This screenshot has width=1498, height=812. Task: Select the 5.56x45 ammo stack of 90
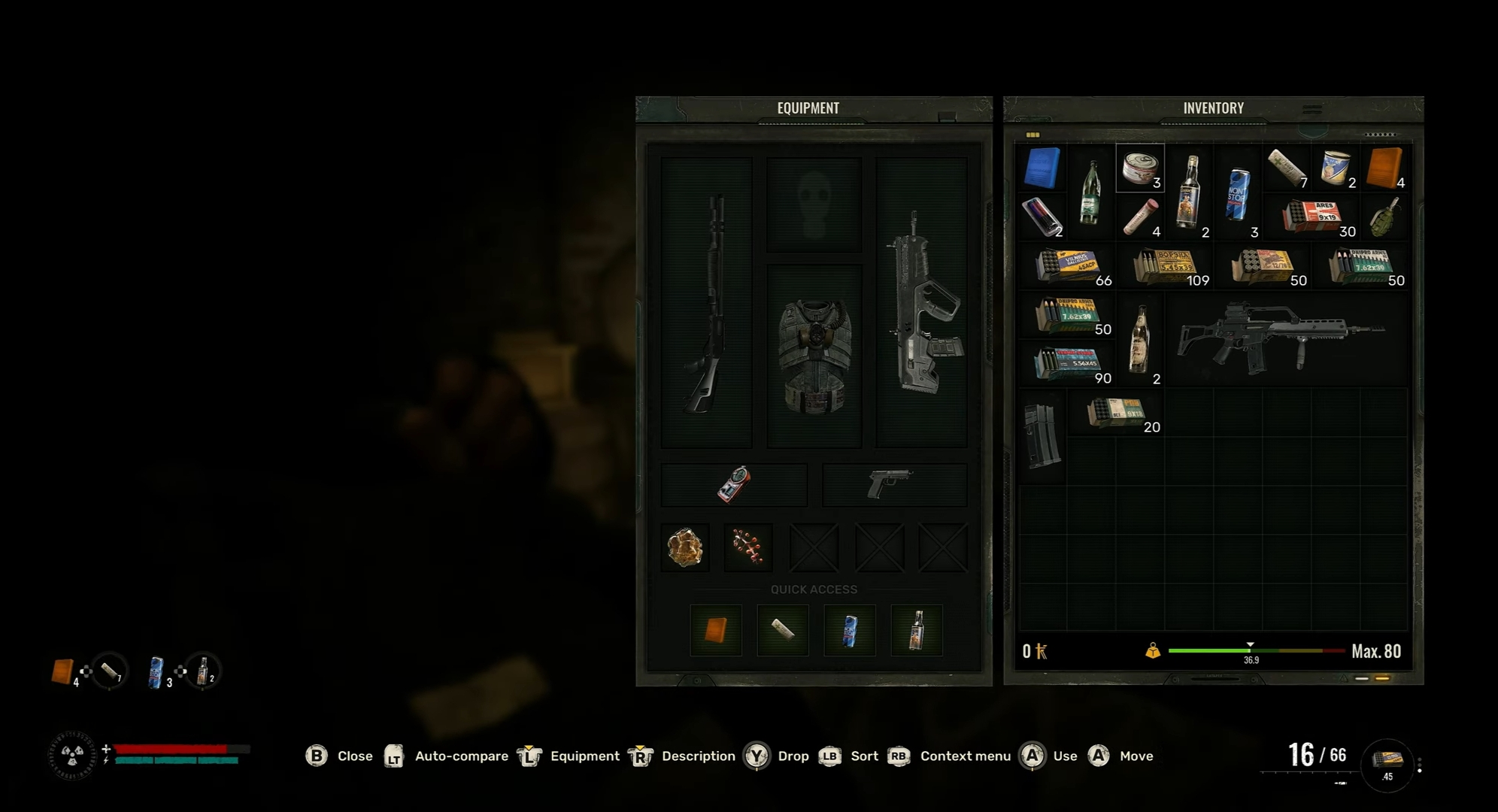(x=1068, y=363)
